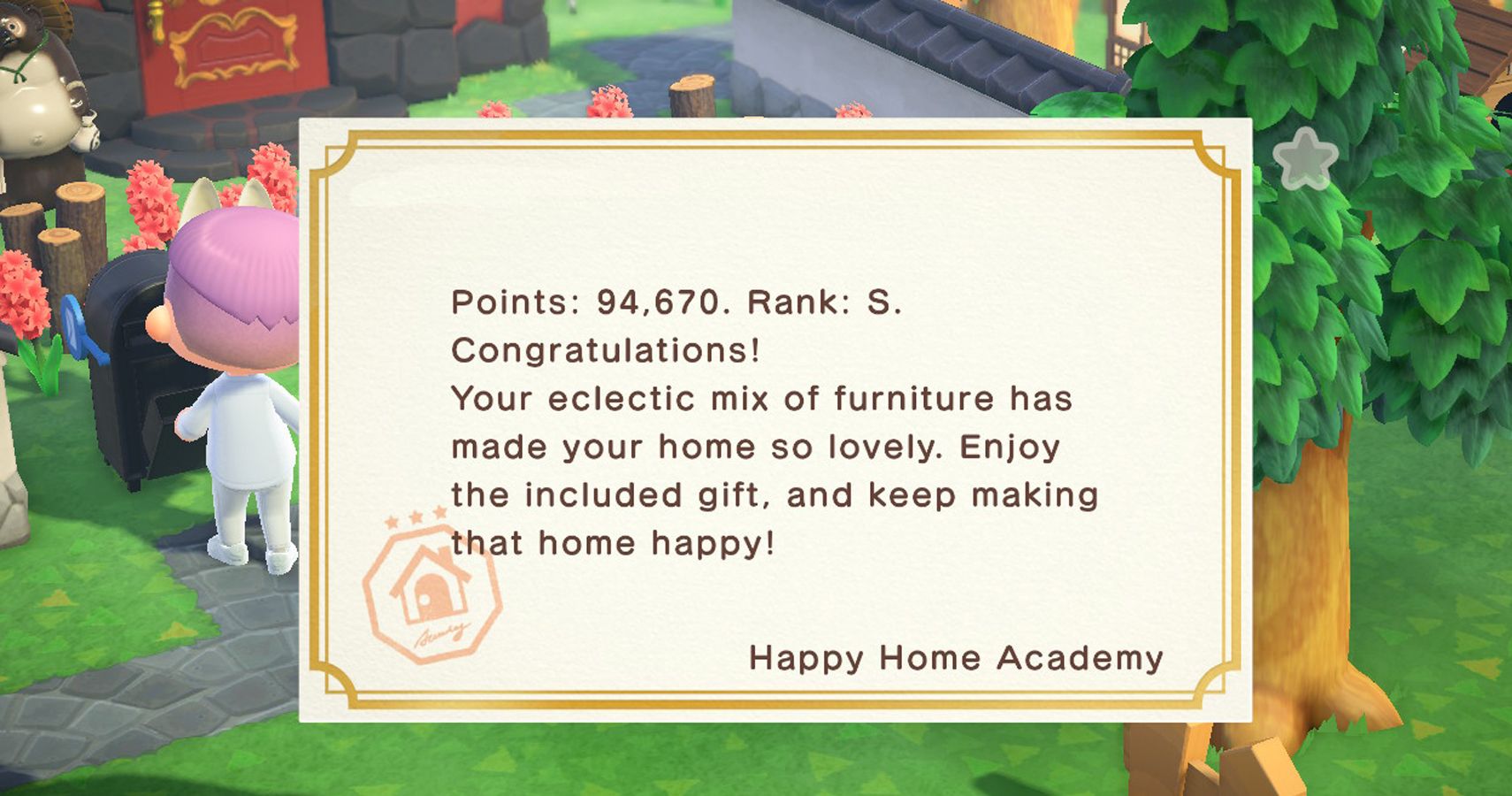Select the star icon near the tree
This screenshot has width=1512, height=796.
point(1307,159)
